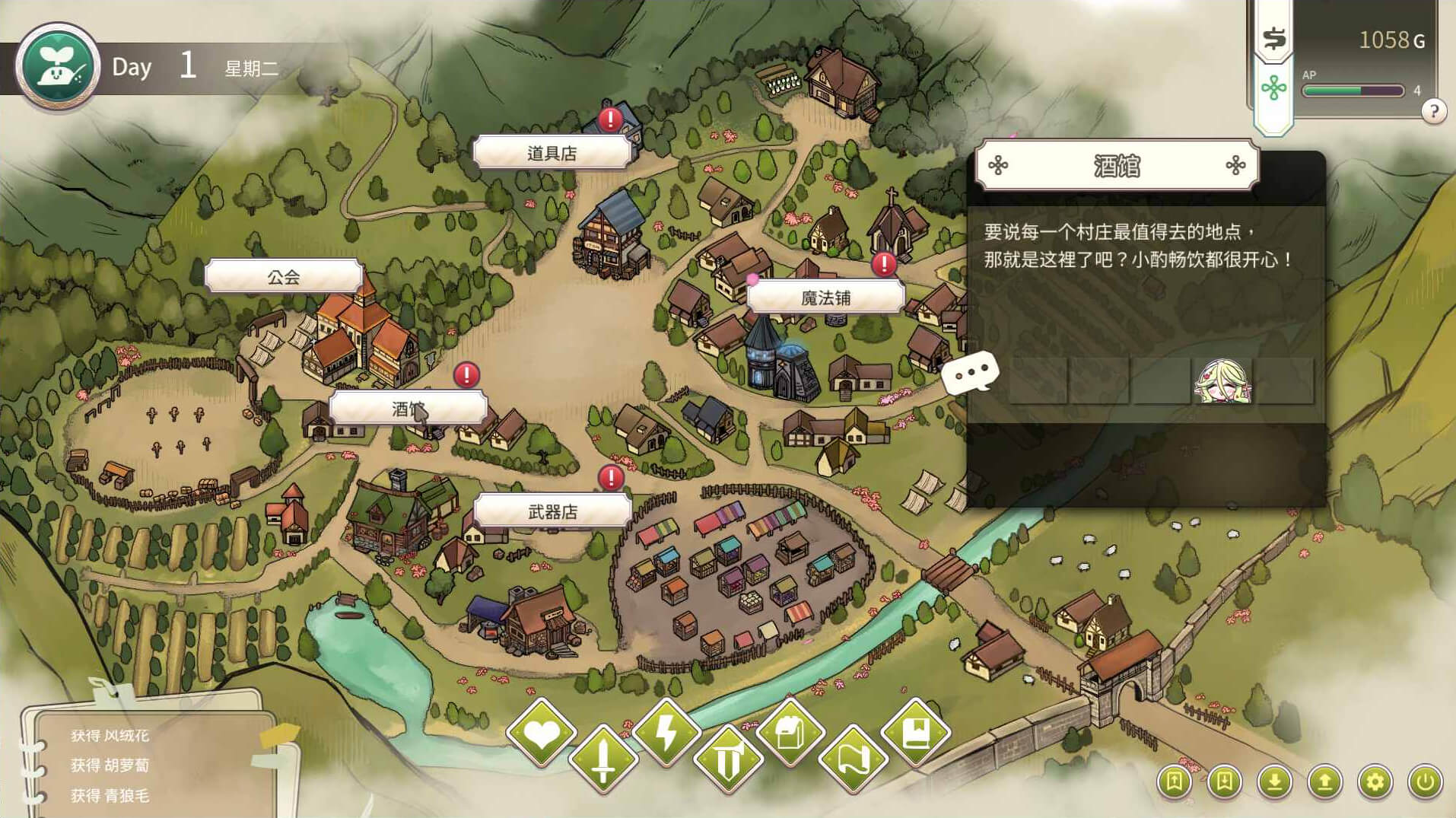Image resolution: width=1456 pixels, height=818 pixels.
Task: Open the 道具店 item shop location
Action: pyautogui.click(x=552, y=153)
